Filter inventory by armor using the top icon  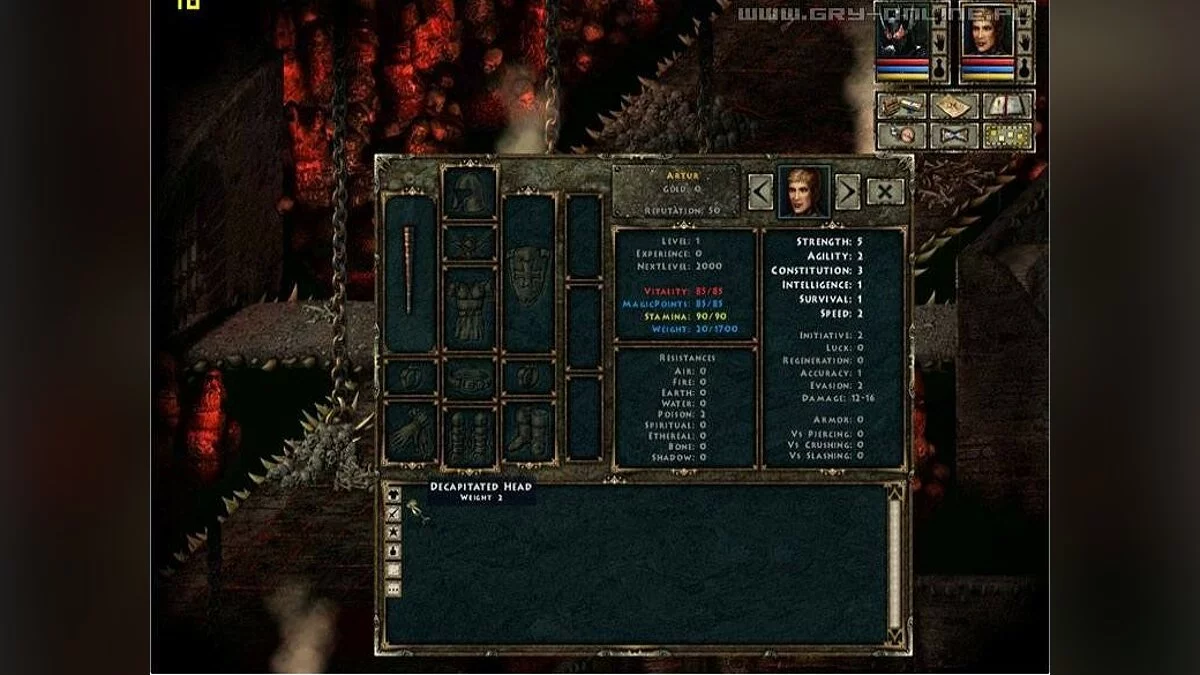tap(394, 495)
